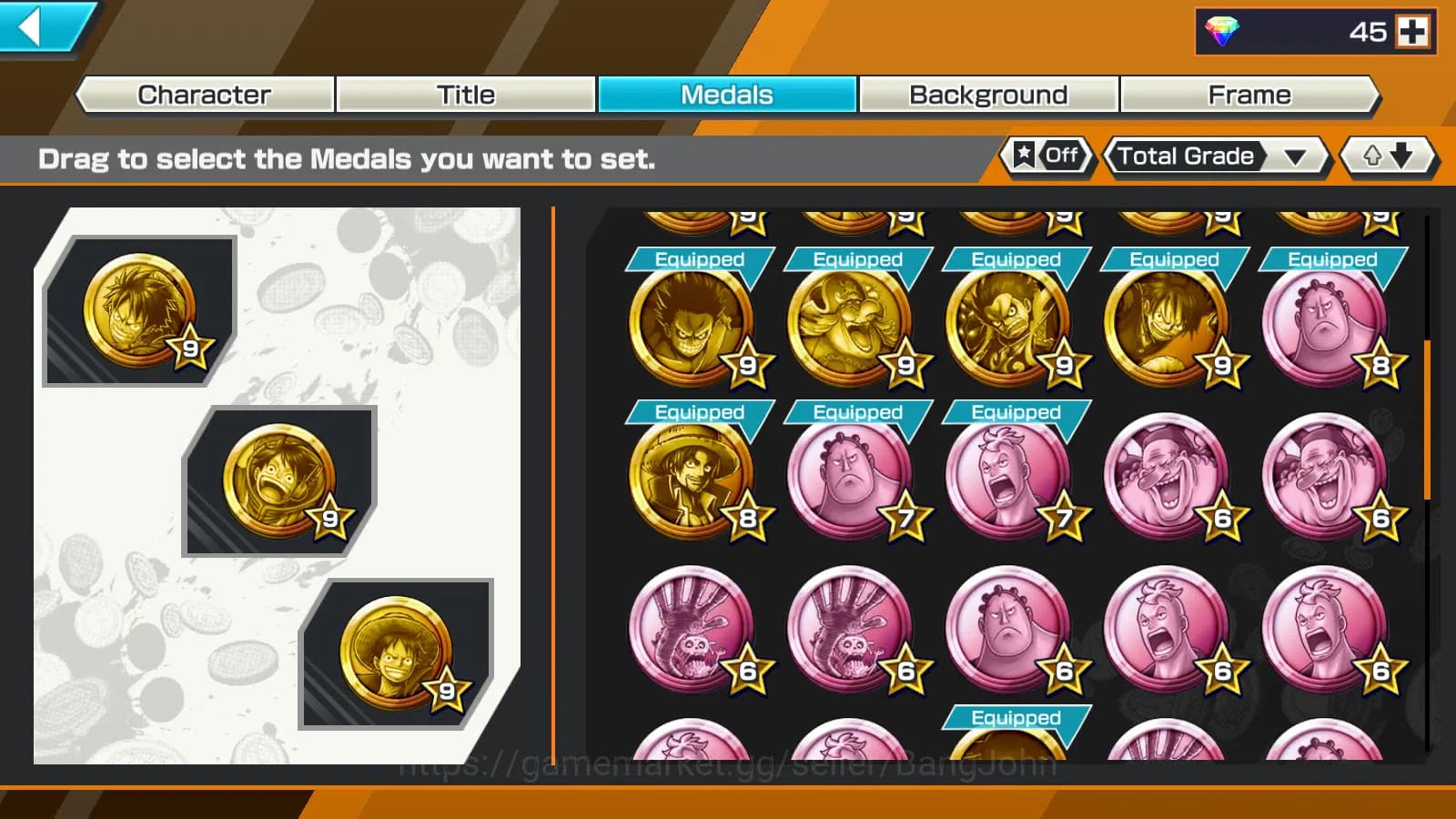Select the gold Luffy Gear 4 medal
The width and height of the screenshot is (1456, 819).
(1015, 323)
